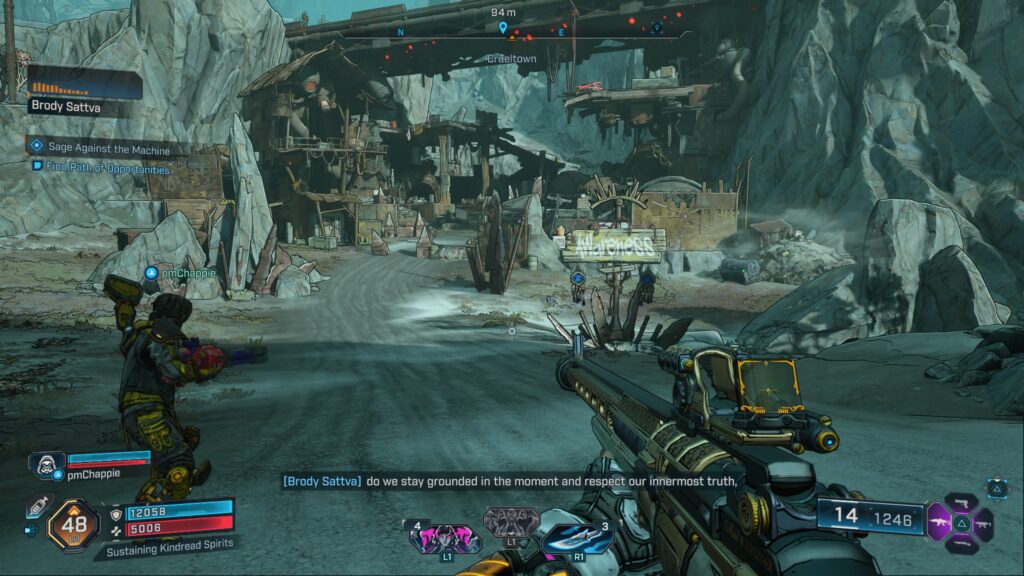The width and height of the screenshot is (1024, 576).
Task: Select the blue waypoint marker on compass
Action: pyautogui.click(x=502, y=28)
